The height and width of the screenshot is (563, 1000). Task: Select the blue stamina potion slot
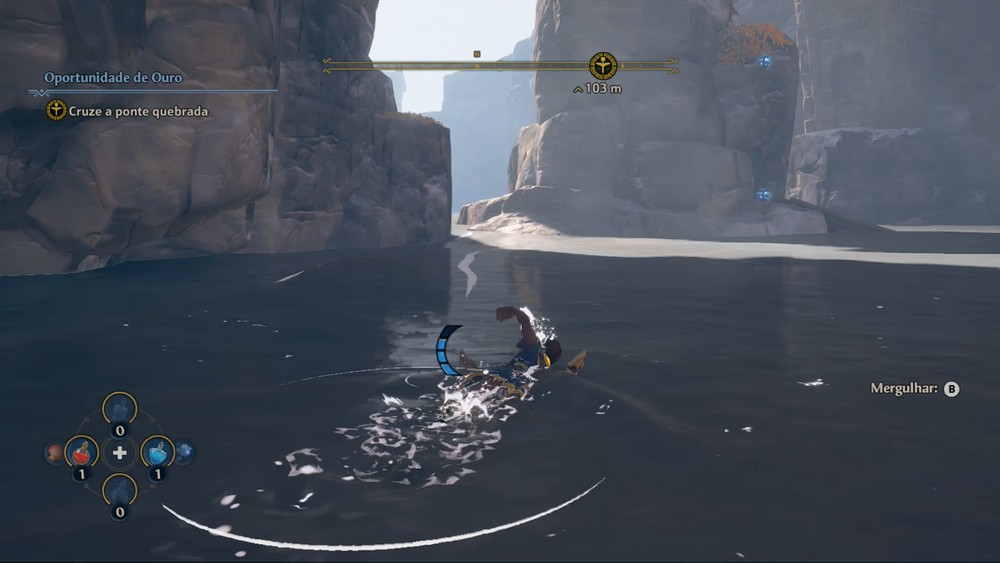157,452
